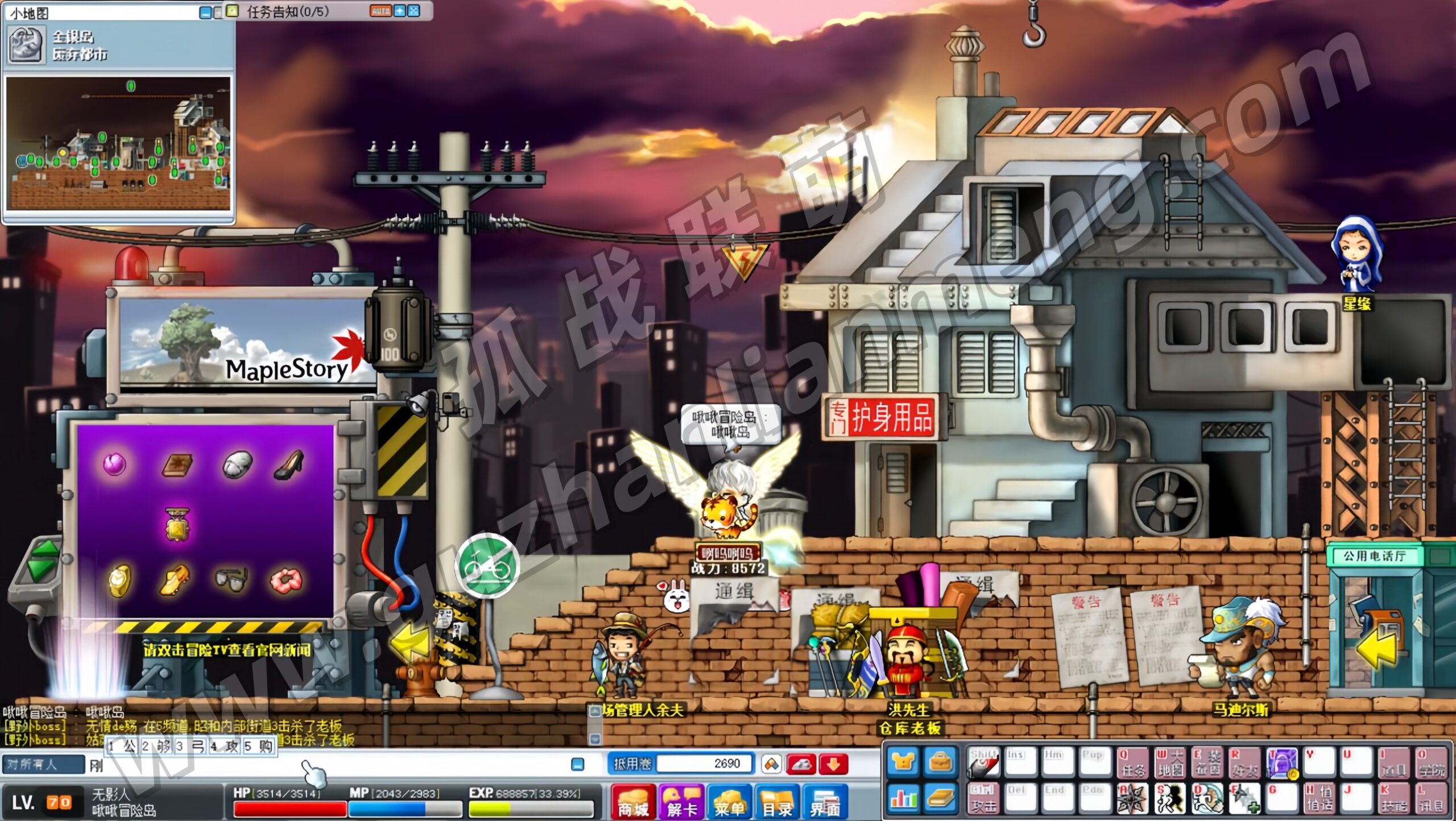
Task: Open the 菜单 menu button
Action: point(729,801)
